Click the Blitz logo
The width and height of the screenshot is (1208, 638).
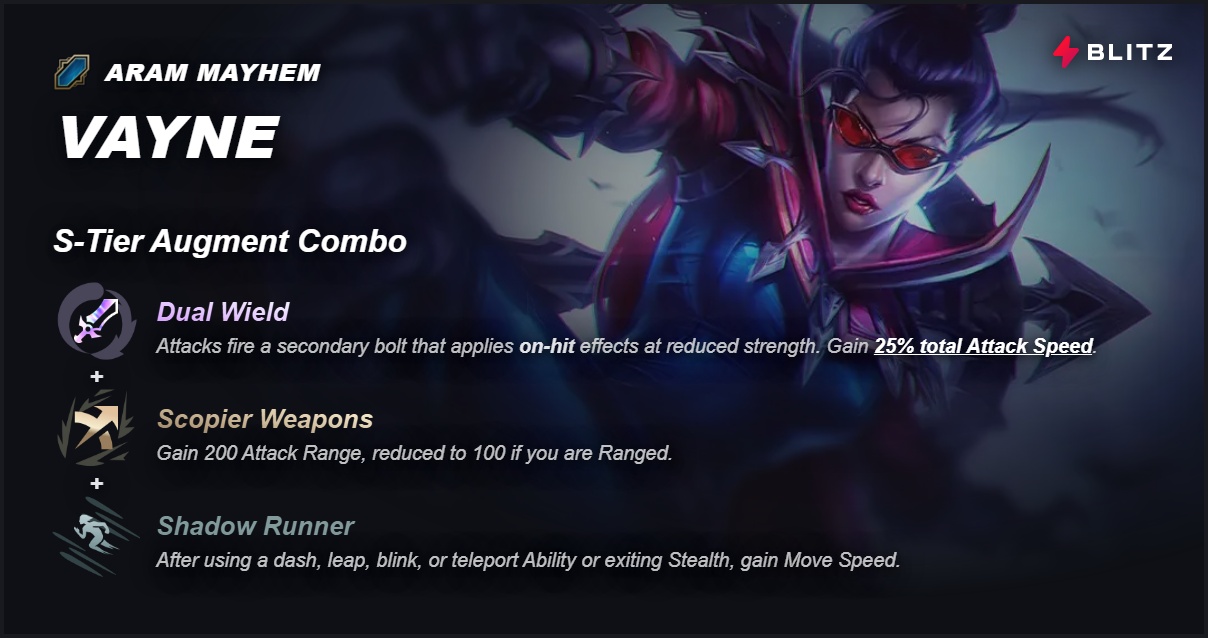point(1112,52)
